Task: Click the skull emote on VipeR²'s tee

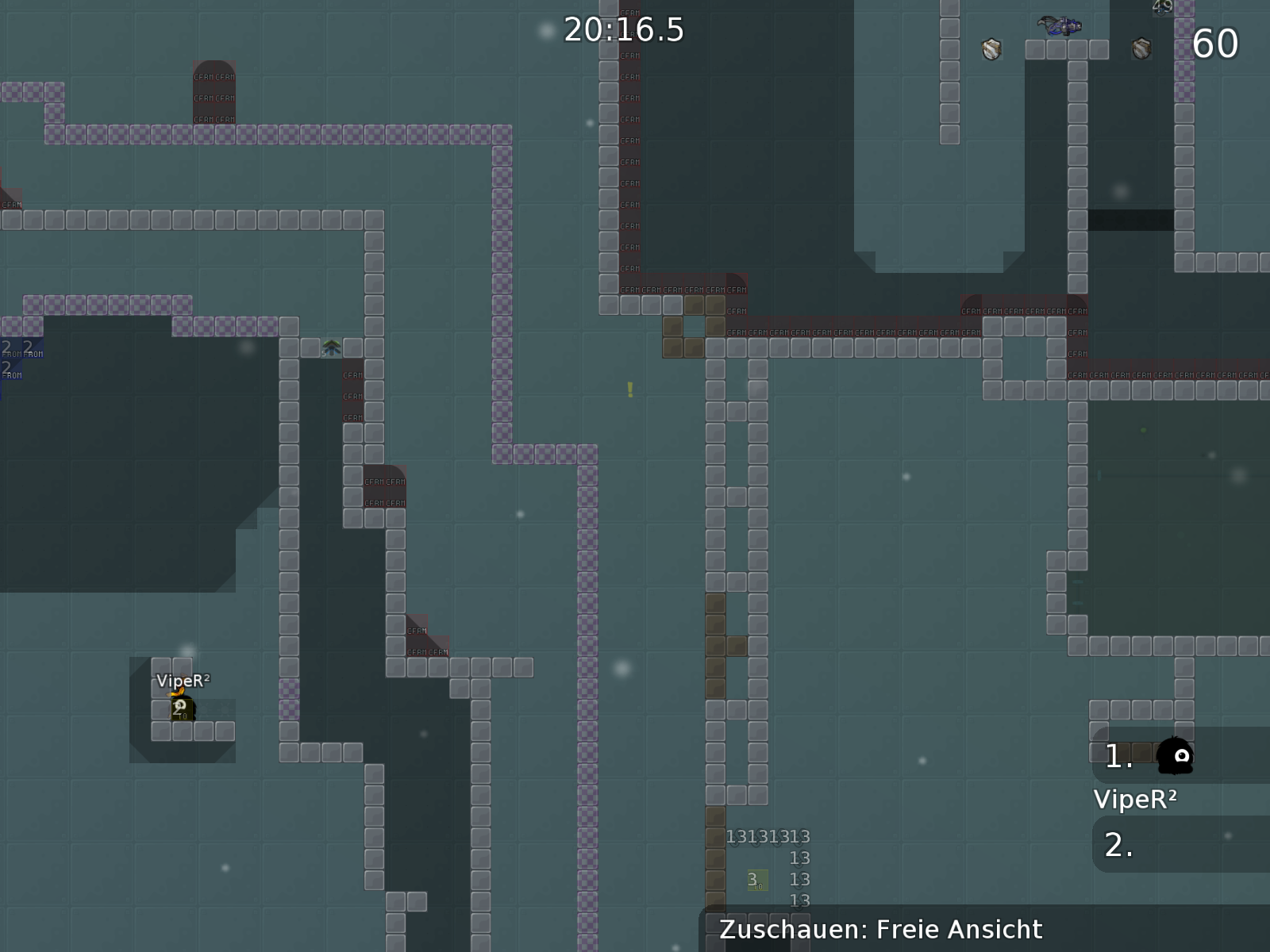Action: [181, 704]
